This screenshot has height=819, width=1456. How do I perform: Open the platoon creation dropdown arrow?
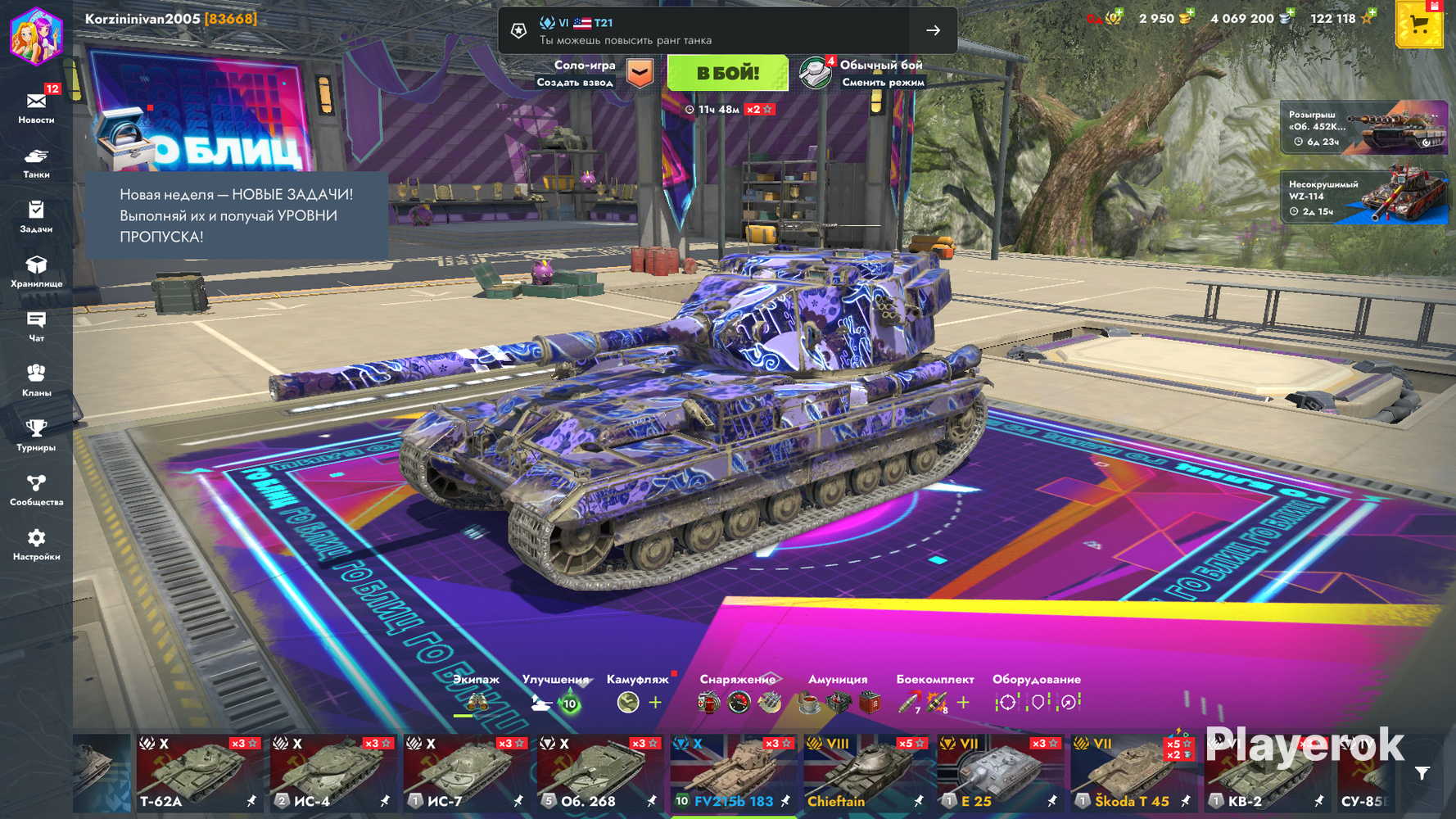click(640, 73)
